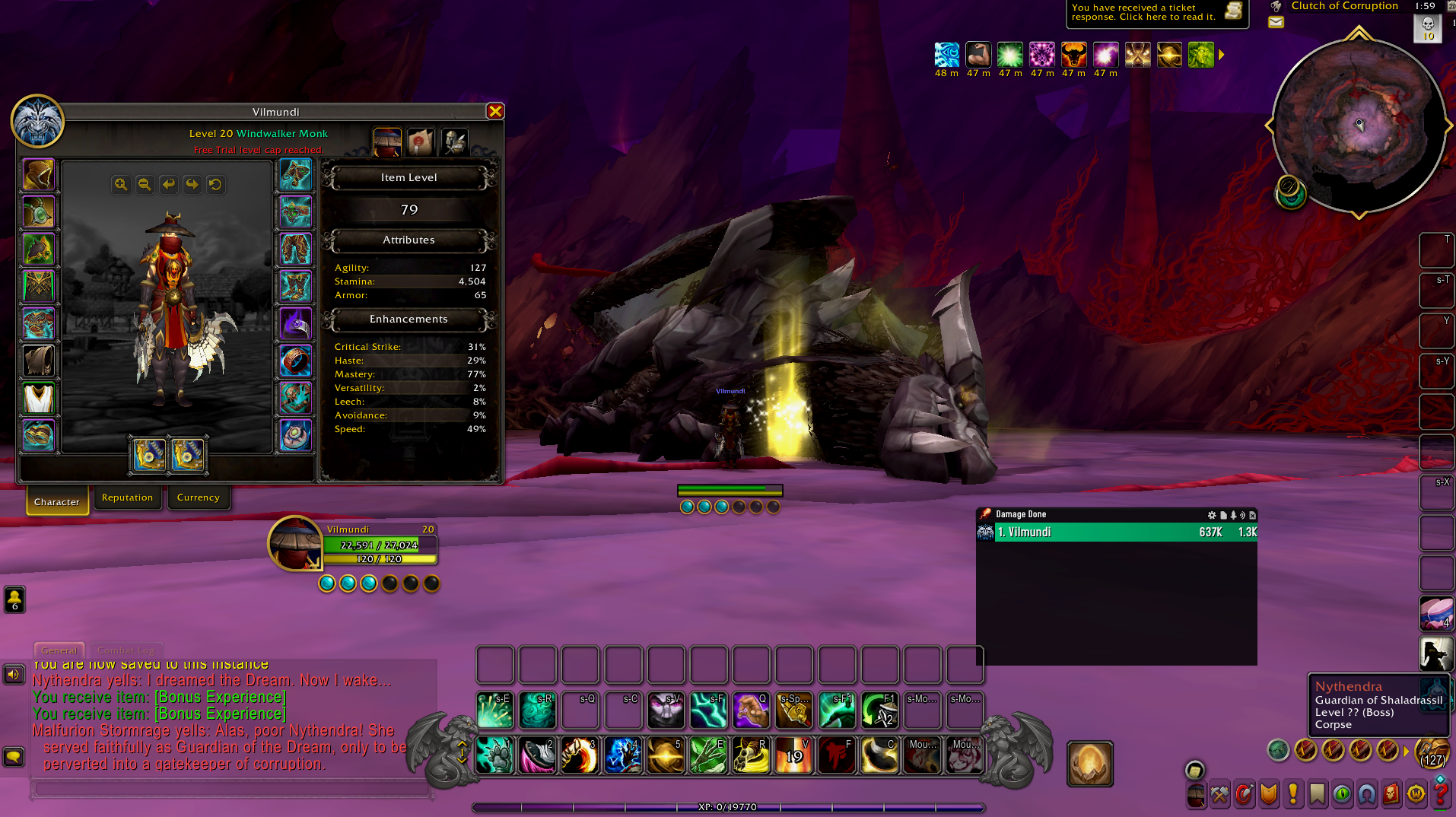The width and height of the screenshot is (1456, 817).
Task: Click the minimap
Action: [x=1359, y=126]
